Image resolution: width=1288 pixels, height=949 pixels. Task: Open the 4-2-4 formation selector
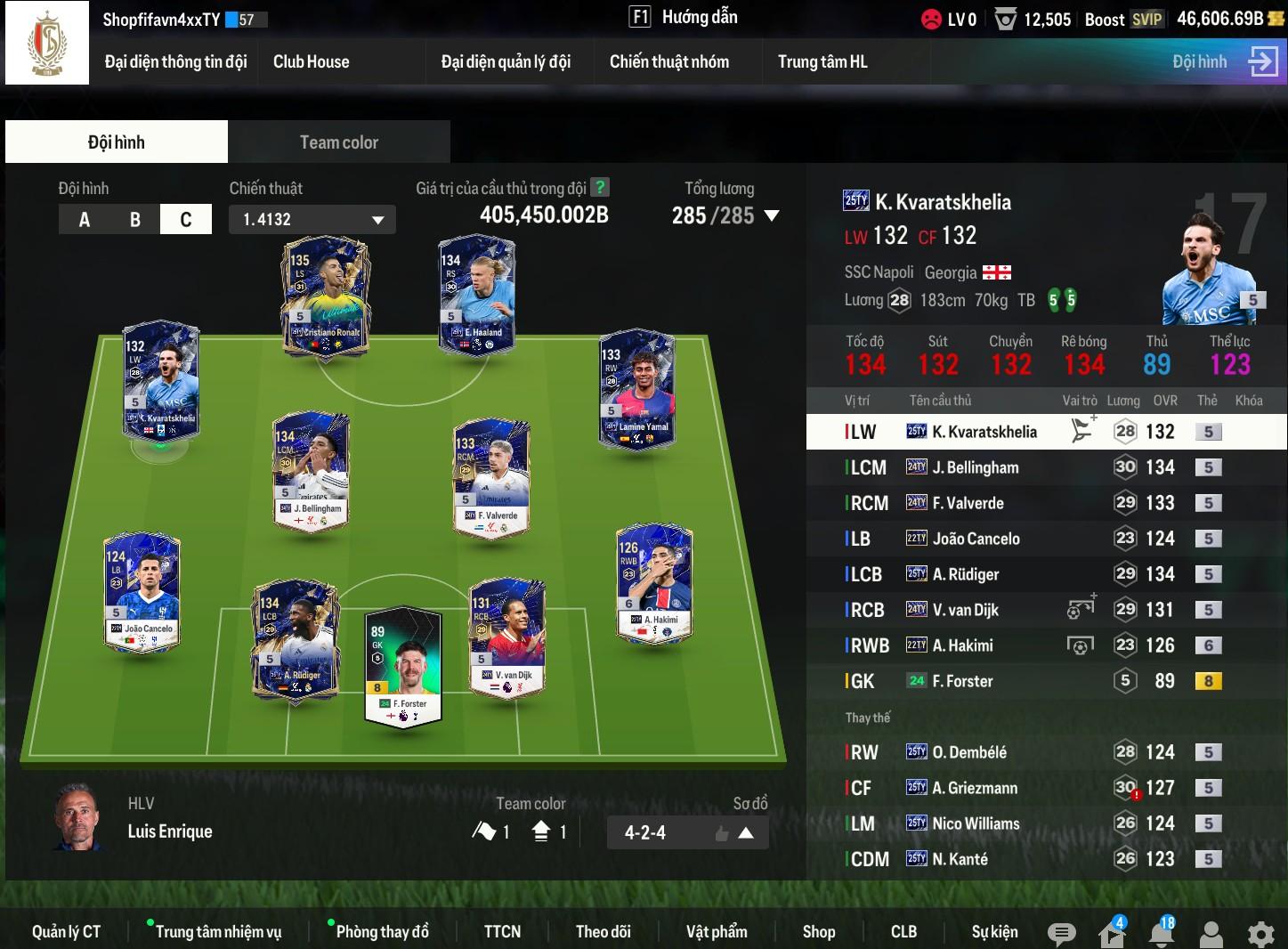pyautogui.click(x=687, y=832)
